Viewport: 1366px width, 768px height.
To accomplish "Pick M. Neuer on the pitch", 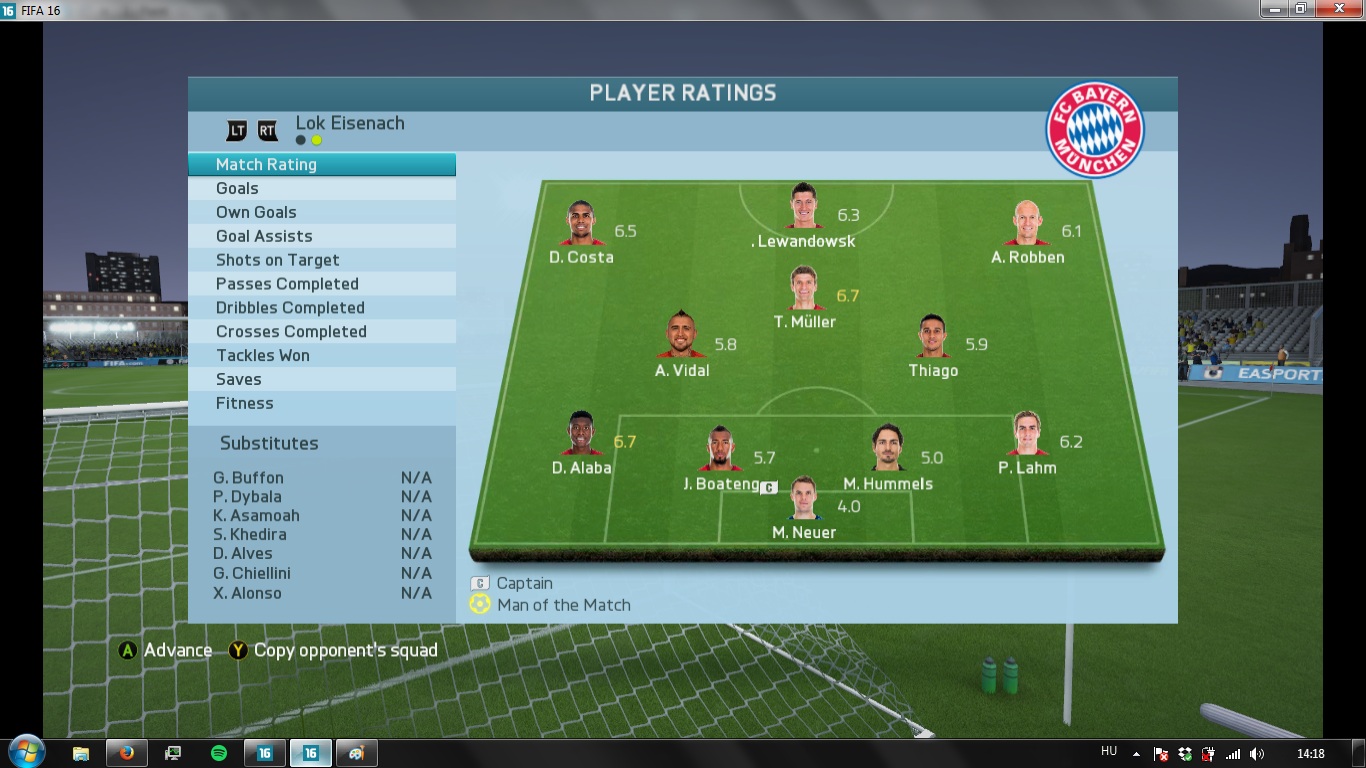I will [804, 499].
